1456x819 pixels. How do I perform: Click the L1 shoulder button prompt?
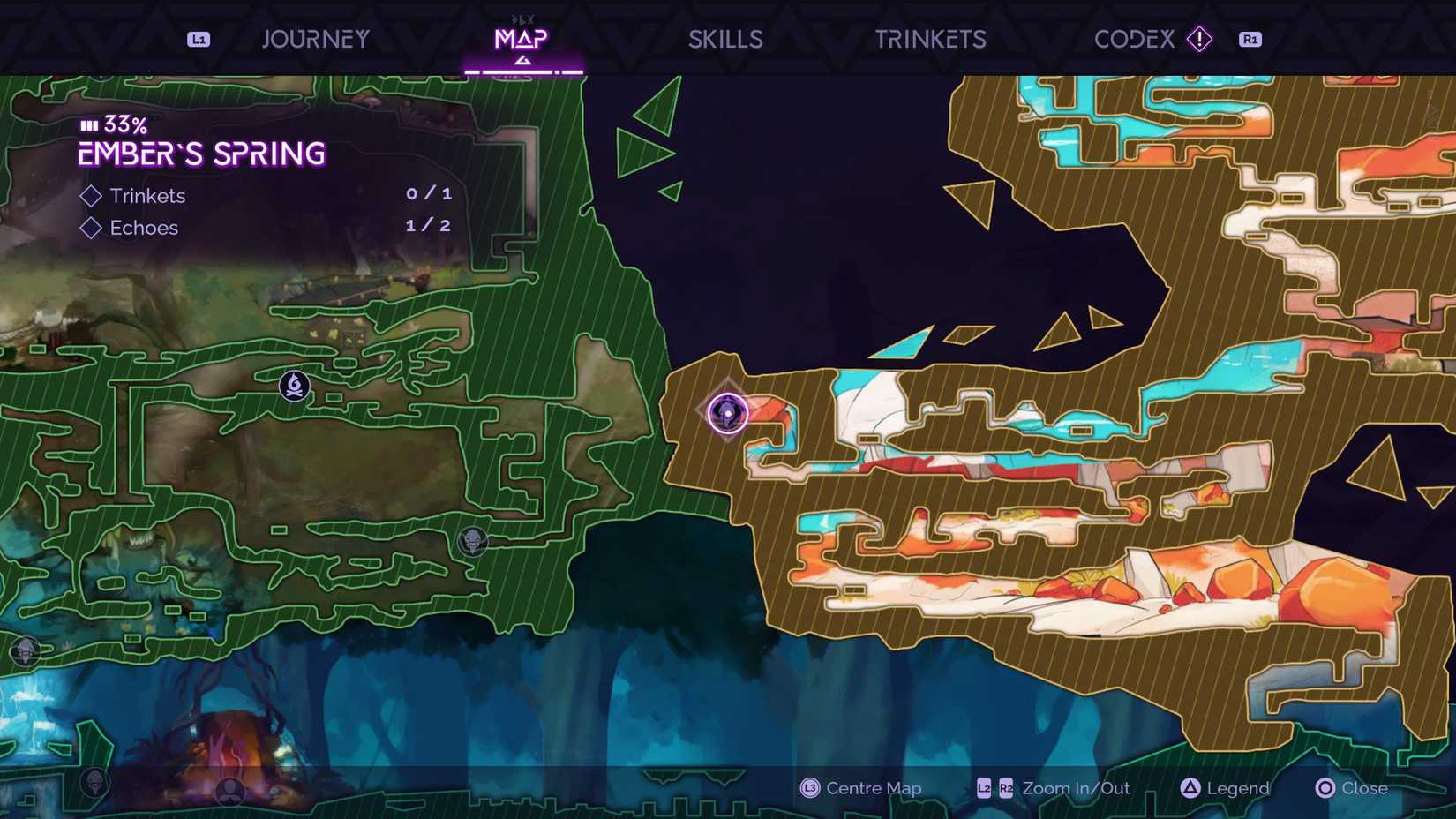tap(198, 39)
